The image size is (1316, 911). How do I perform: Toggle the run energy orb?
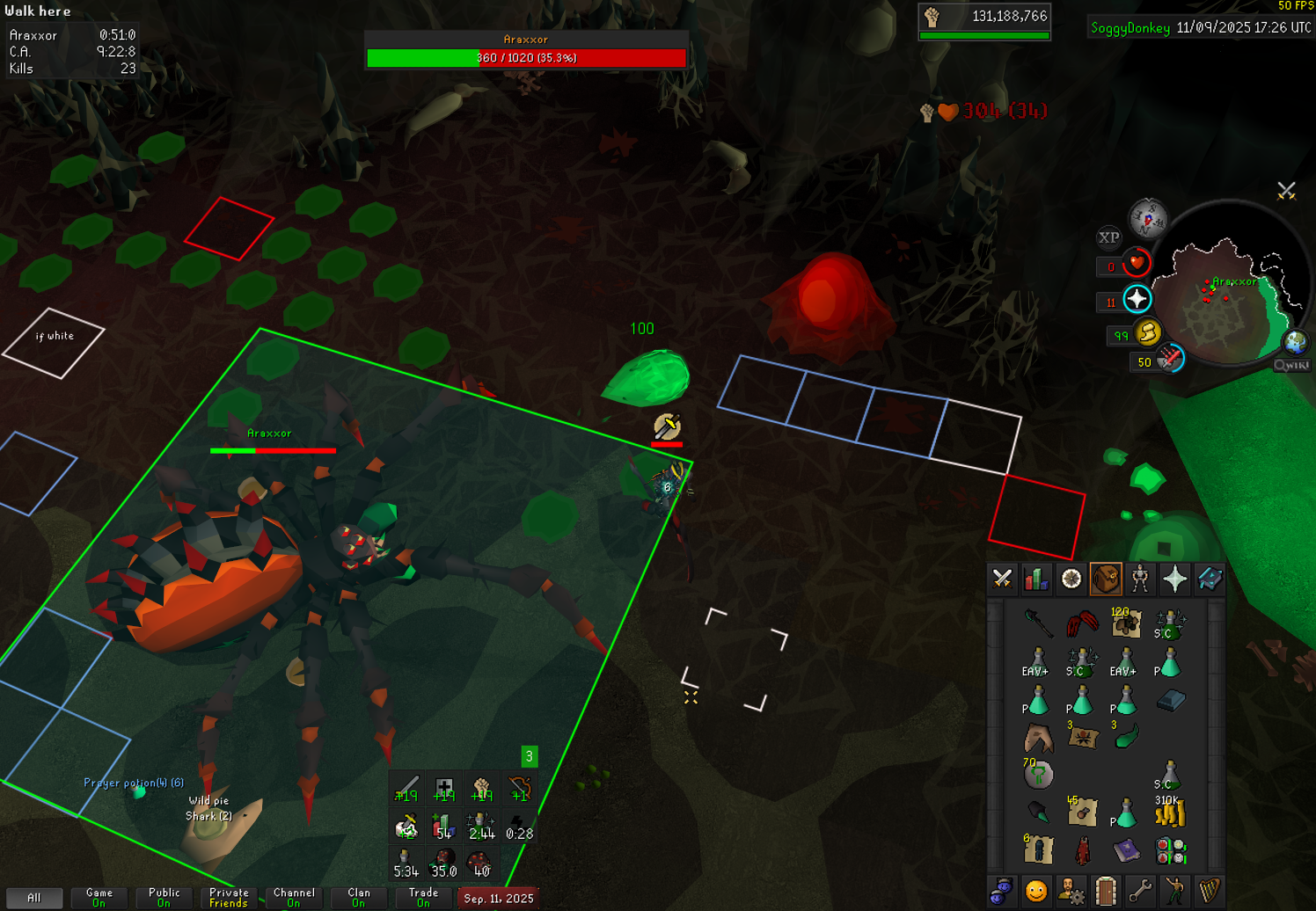(x=1147, y=333)
